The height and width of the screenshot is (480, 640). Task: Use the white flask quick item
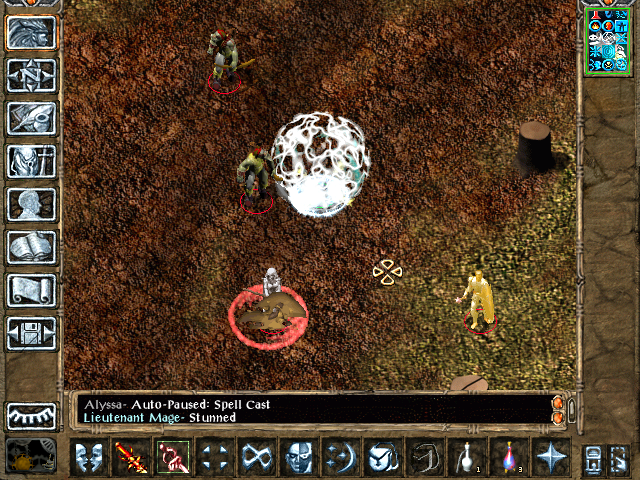tap(466, 456)
